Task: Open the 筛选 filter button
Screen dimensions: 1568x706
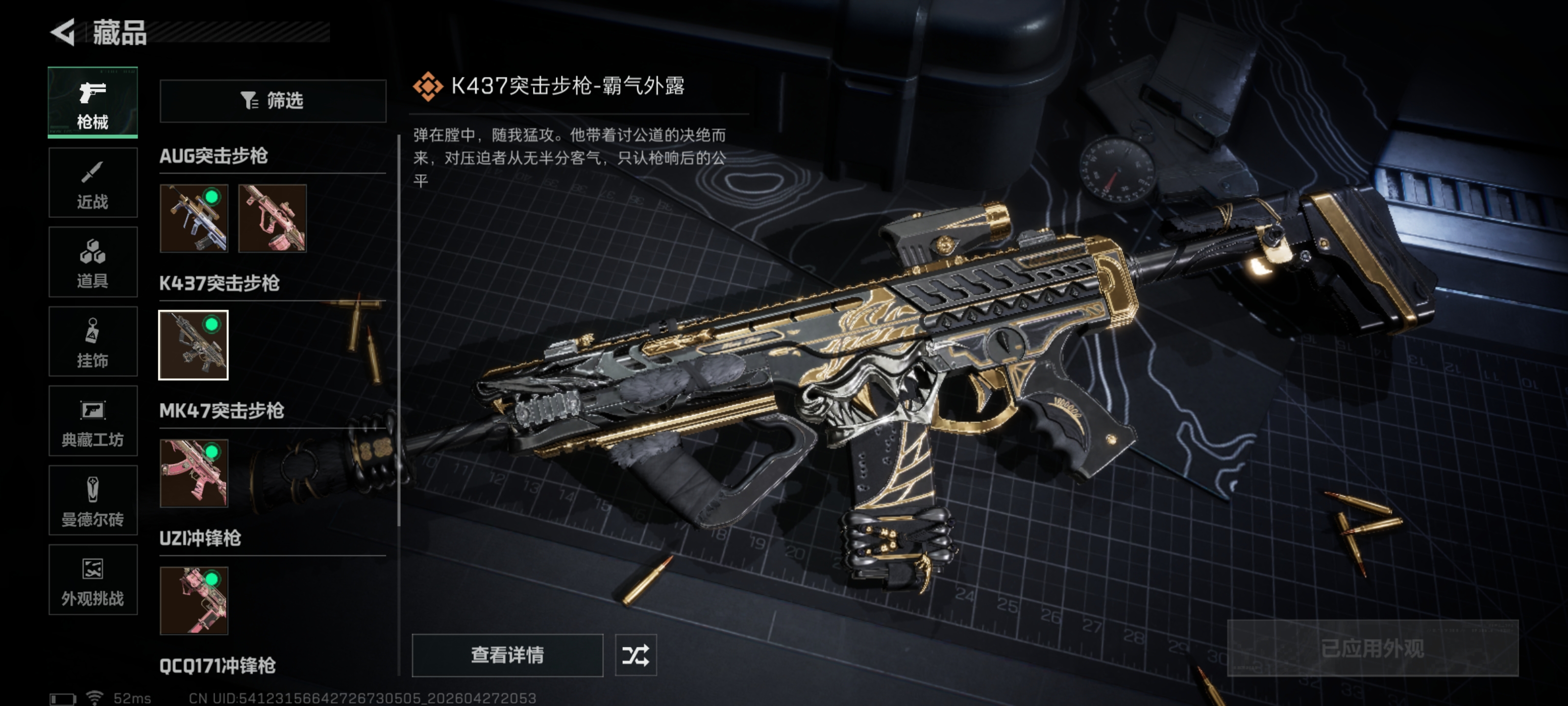Action: [x=272, y=101]
